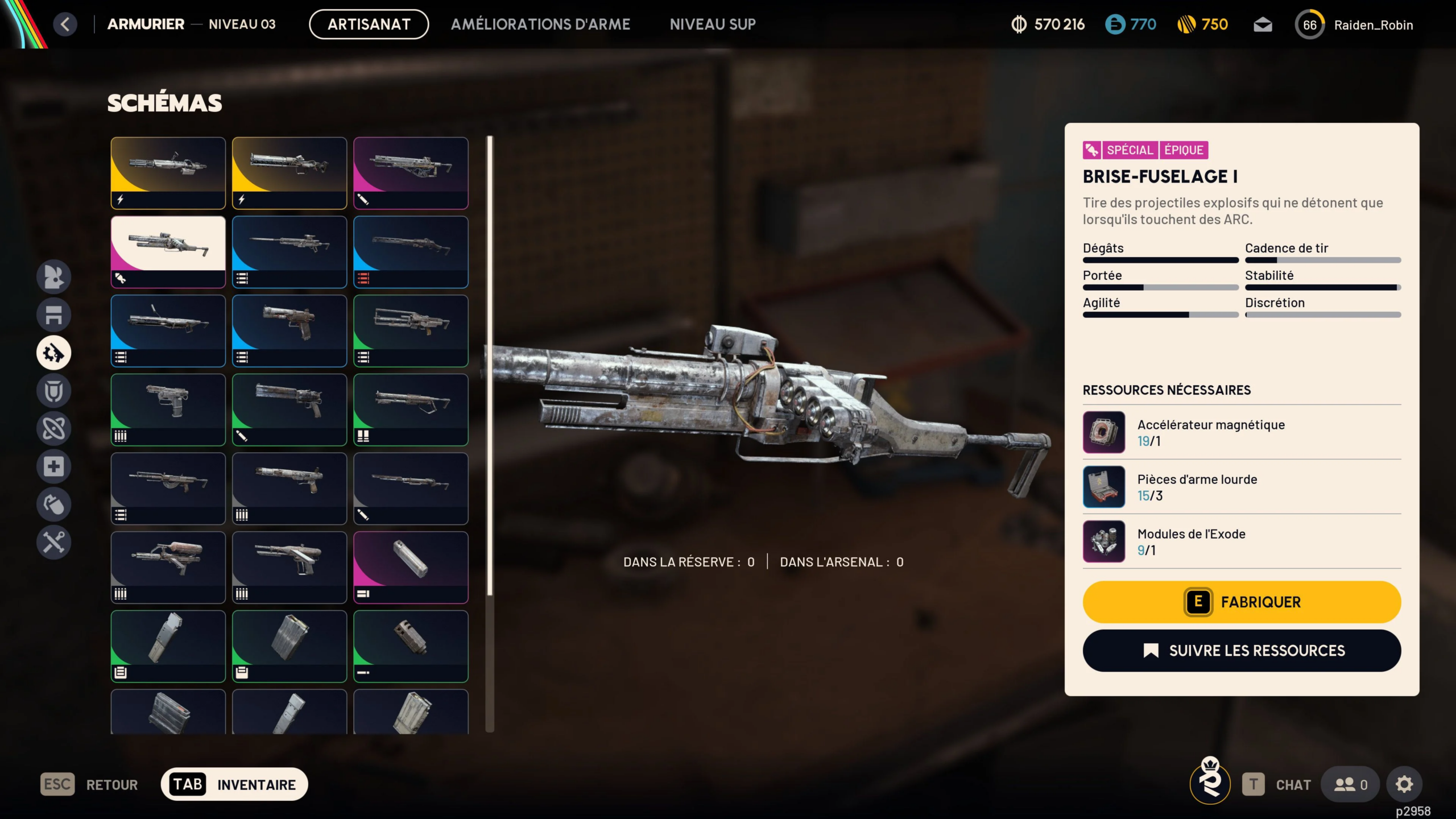This screenshot has width=1456, height=819.
Task: Open the settings gear icon
Action: pyautogui.click(x=1404, y=784)
